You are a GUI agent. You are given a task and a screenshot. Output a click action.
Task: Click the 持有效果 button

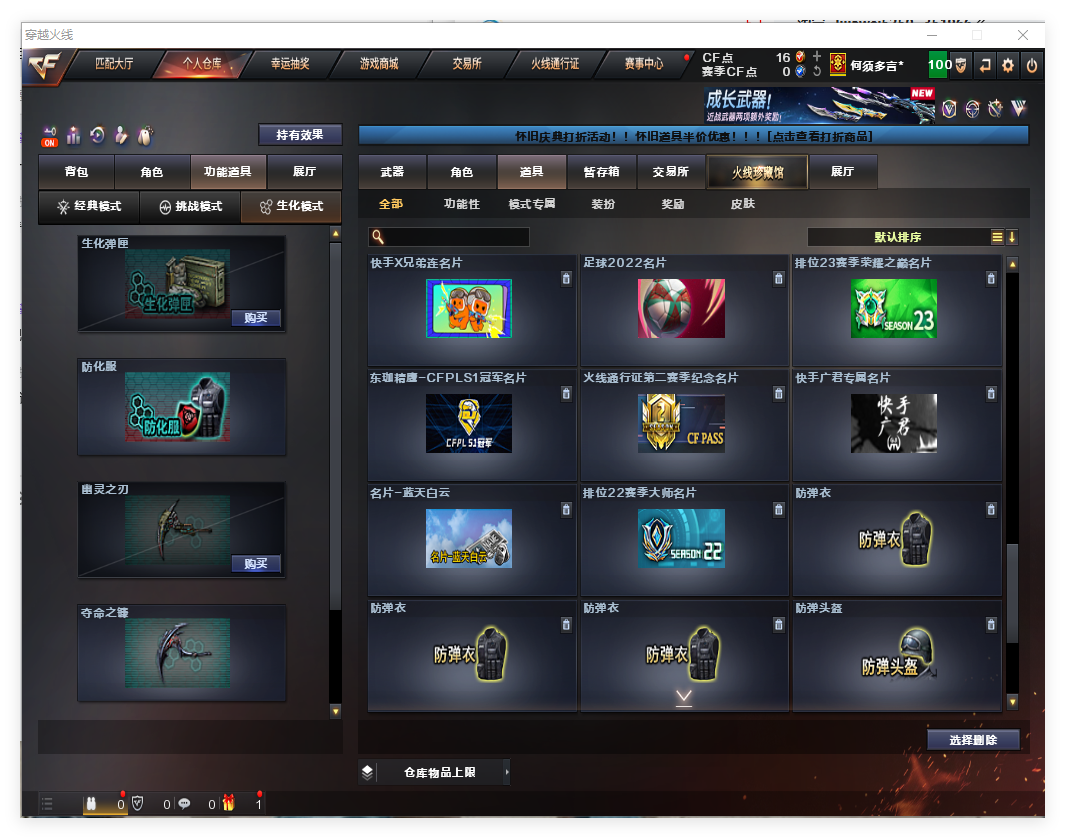click(x=300, y=134)
